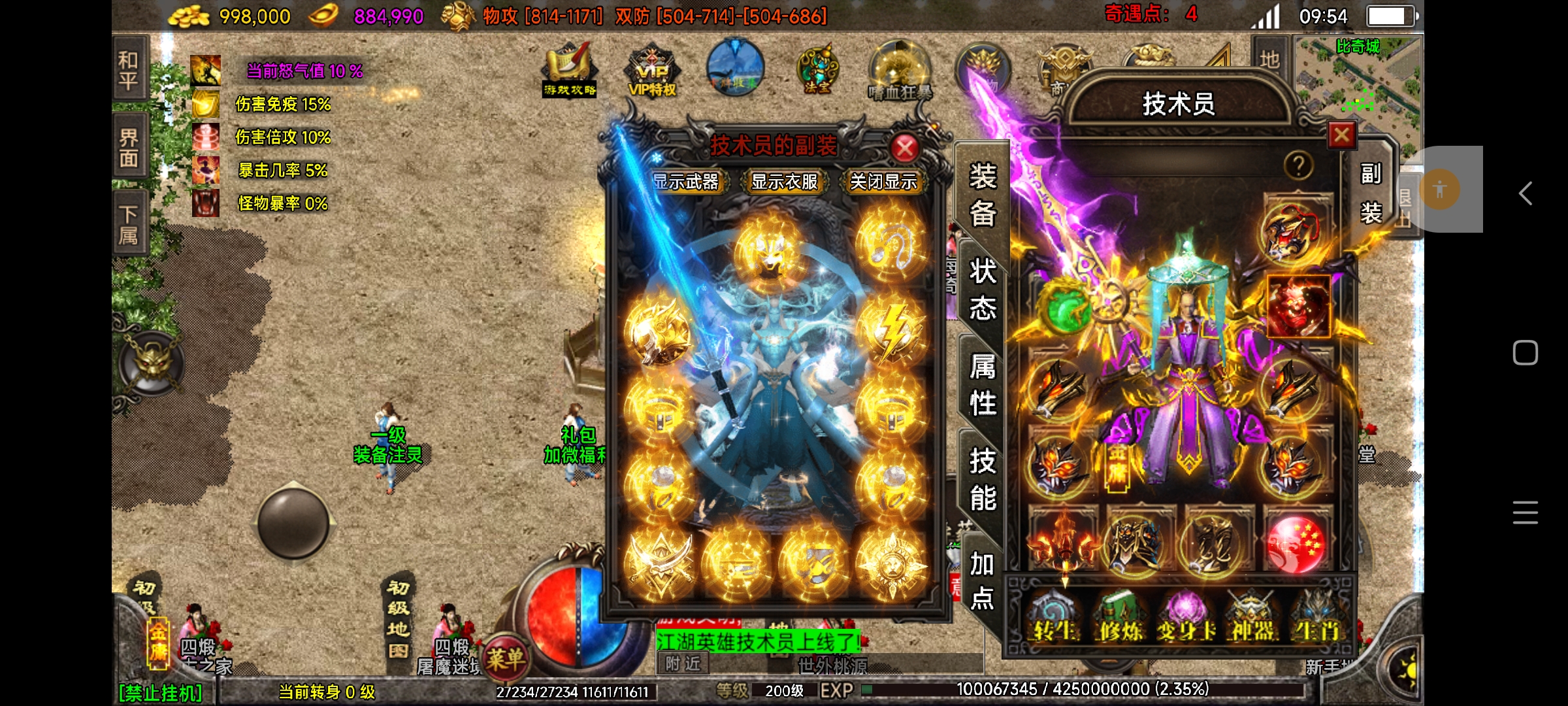
Task: Open the 状态 tab
Action: pos(982,288)
